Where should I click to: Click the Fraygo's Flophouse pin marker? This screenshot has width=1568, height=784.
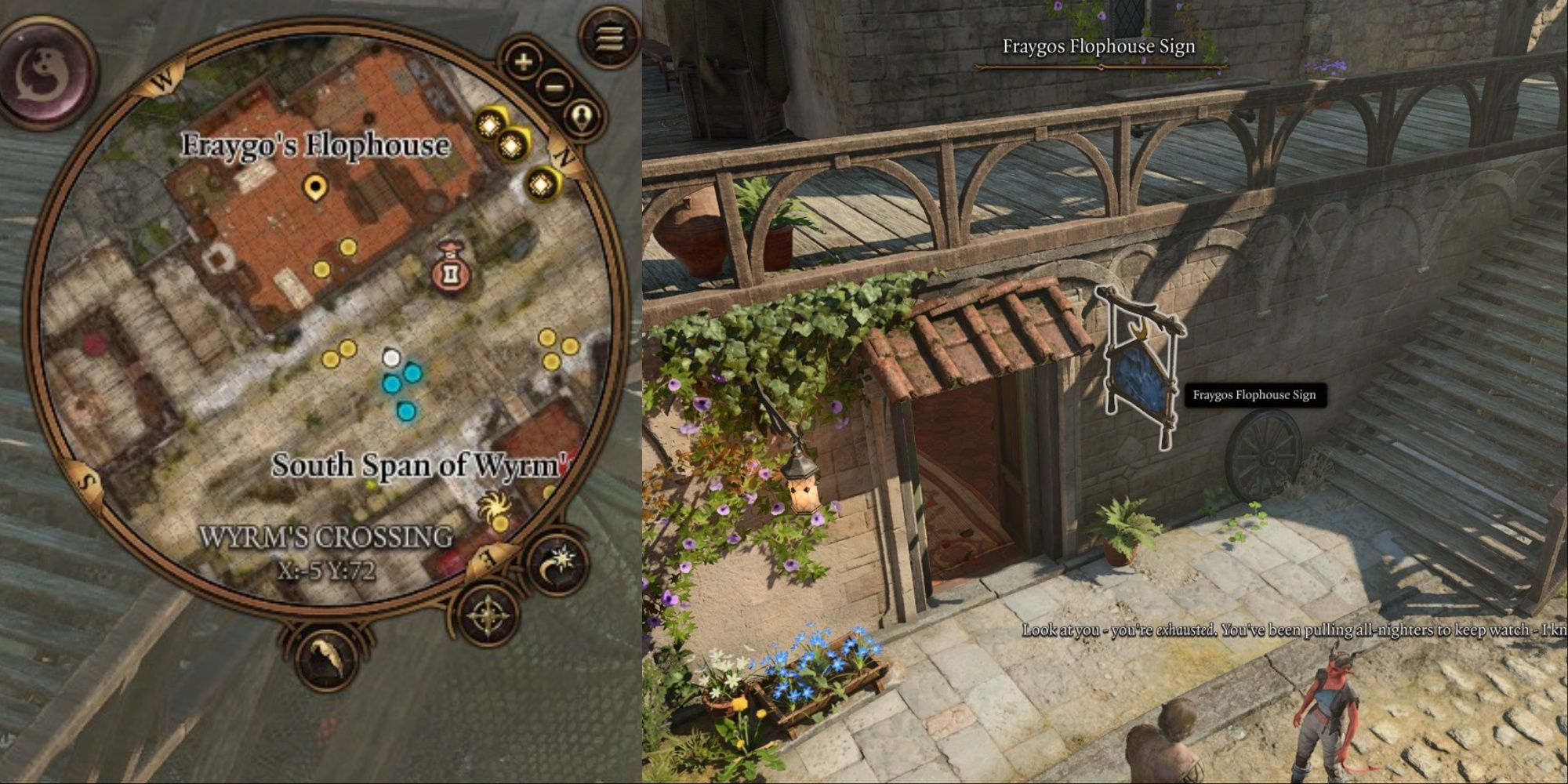[315, 187]
